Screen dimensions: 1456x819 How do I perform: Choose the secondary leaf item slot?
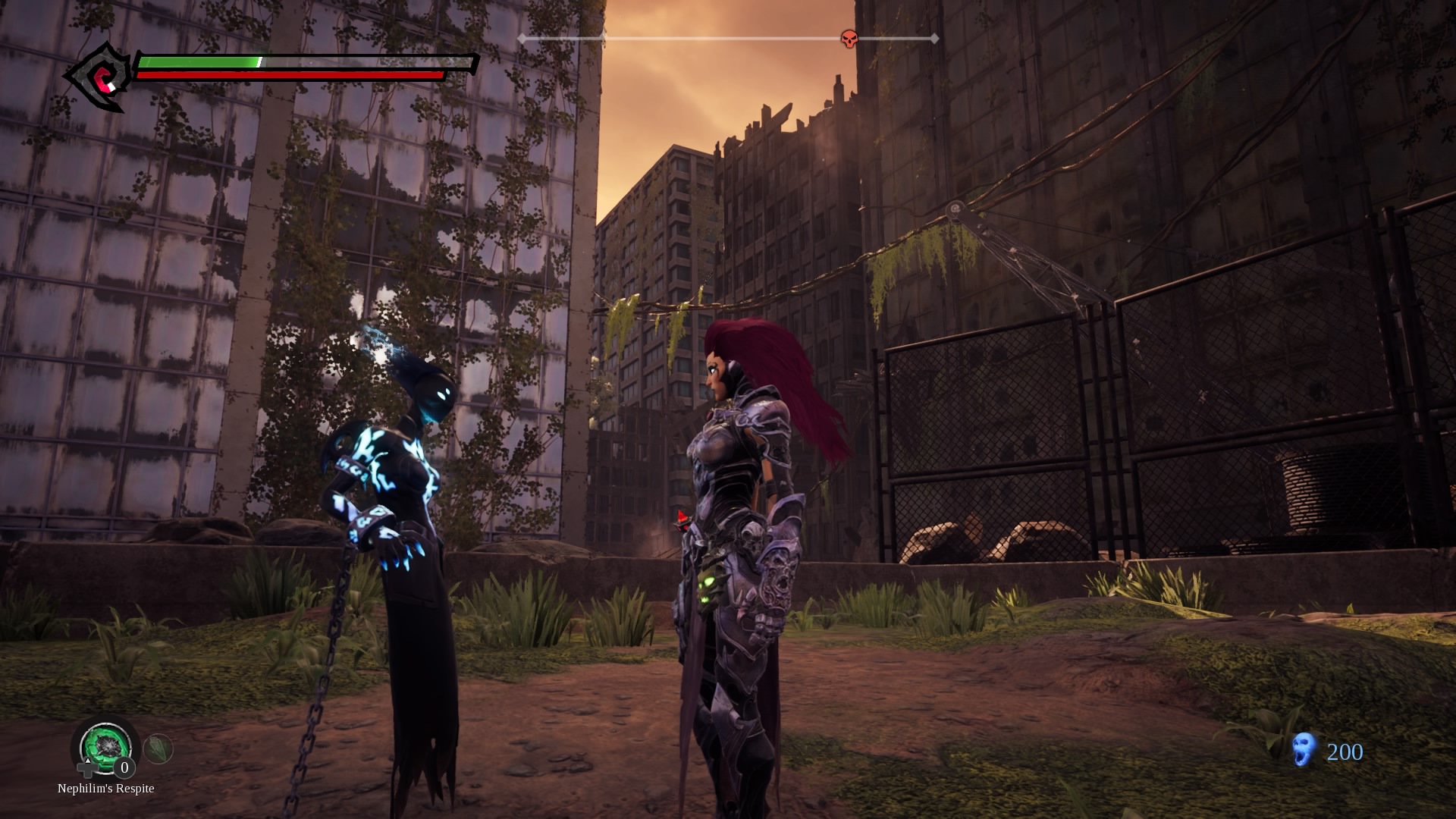pos(158,749)
